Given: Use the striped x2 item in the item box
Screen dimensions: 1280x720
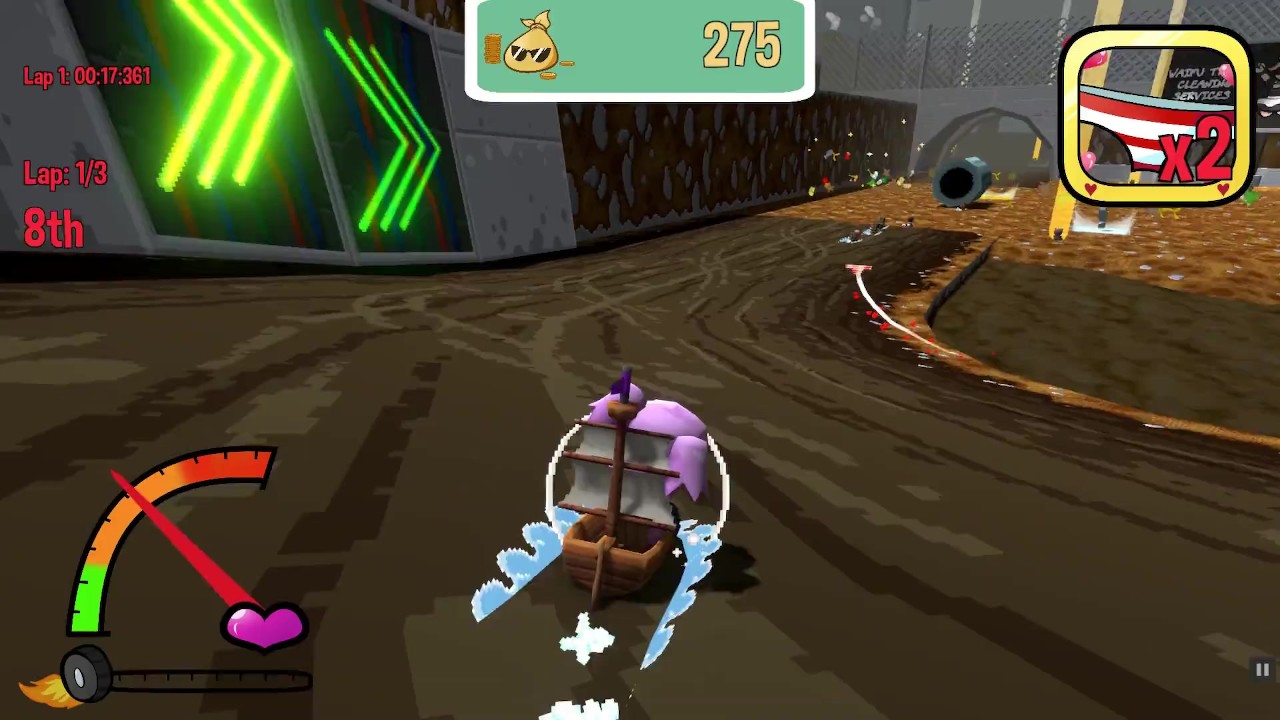Looking at the screenshot, I should [x=1155, y=117].
